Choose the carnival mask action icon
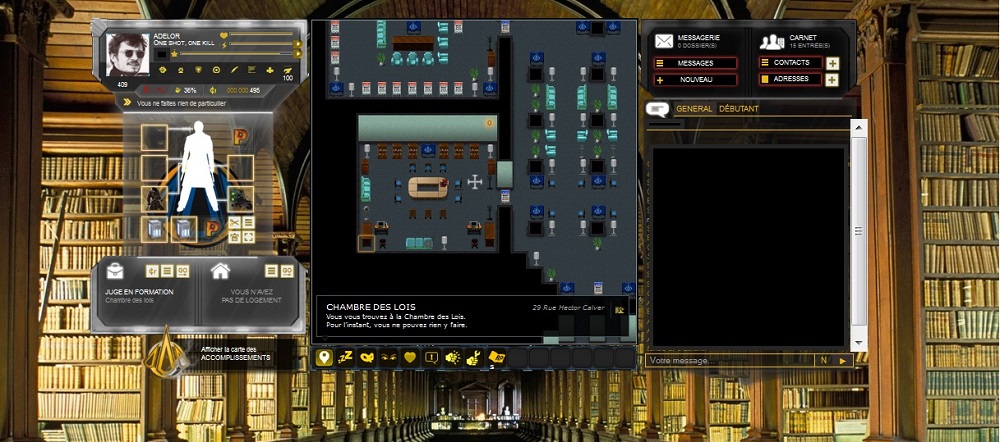This screenshot has height=442, width=1000. point(368,357)
